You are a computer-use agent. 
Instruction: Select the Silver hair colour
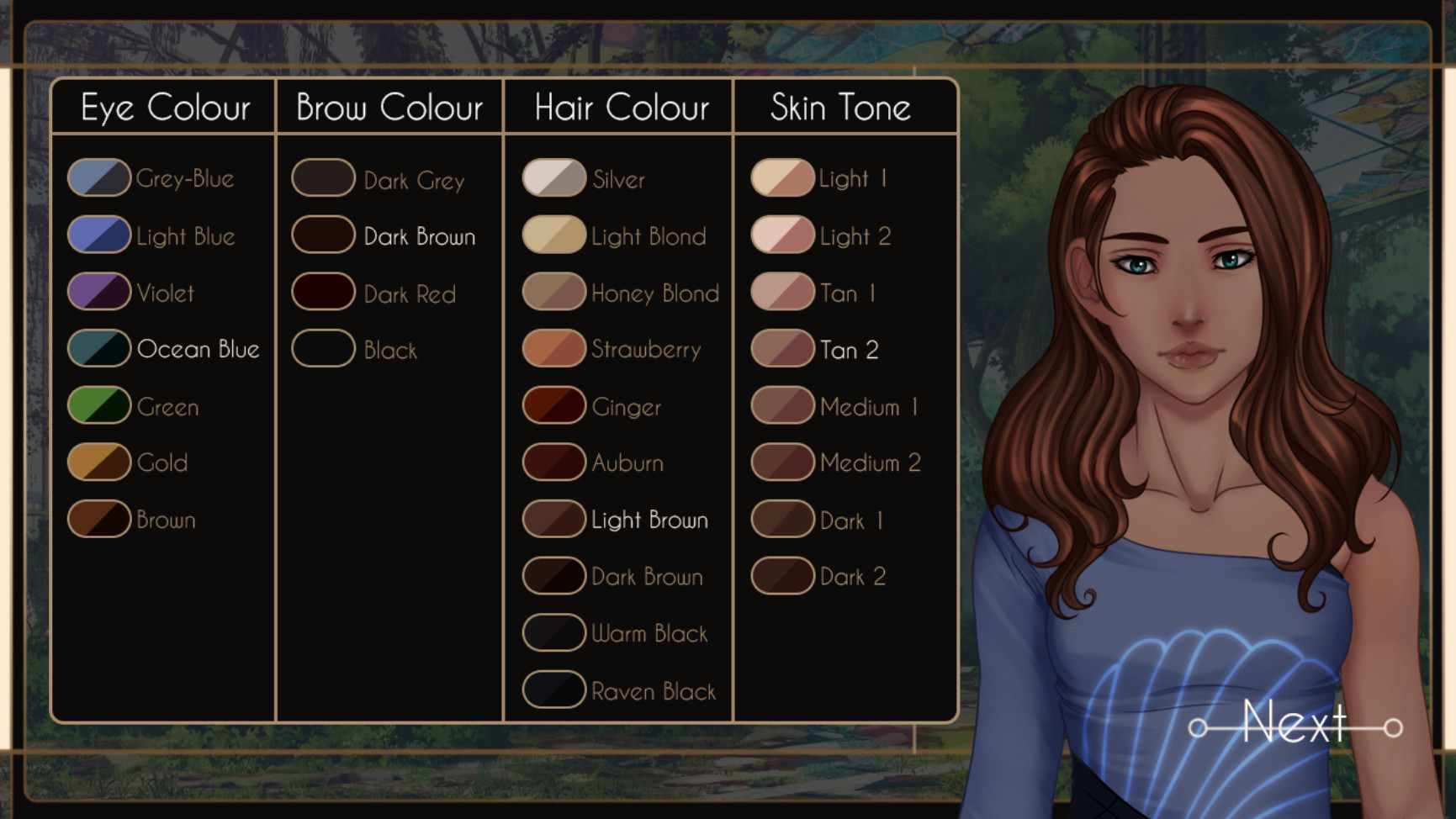553,177
